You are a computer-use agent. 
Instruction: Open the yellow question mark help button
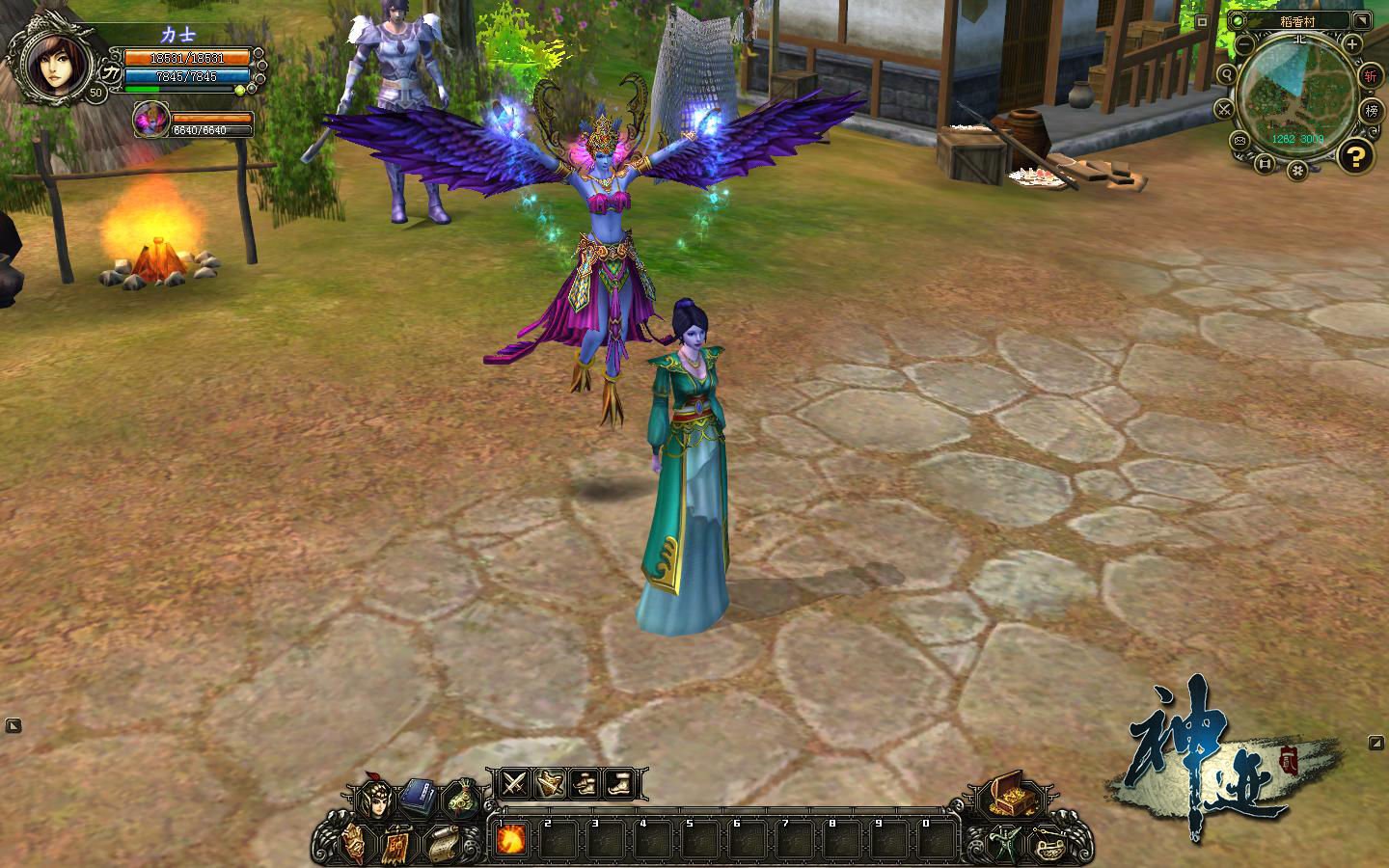[1357, 155]
